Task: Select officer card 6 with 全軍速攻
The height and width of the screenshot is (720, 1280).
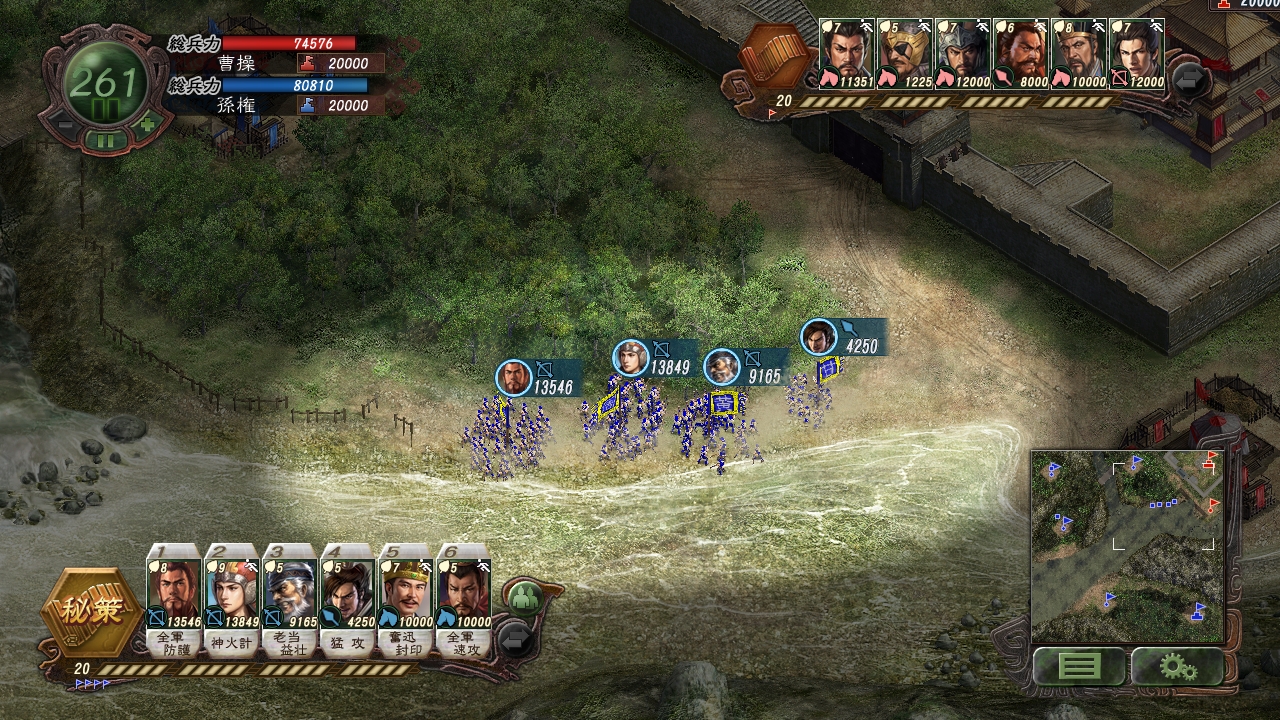Action: tap(464, 600)
